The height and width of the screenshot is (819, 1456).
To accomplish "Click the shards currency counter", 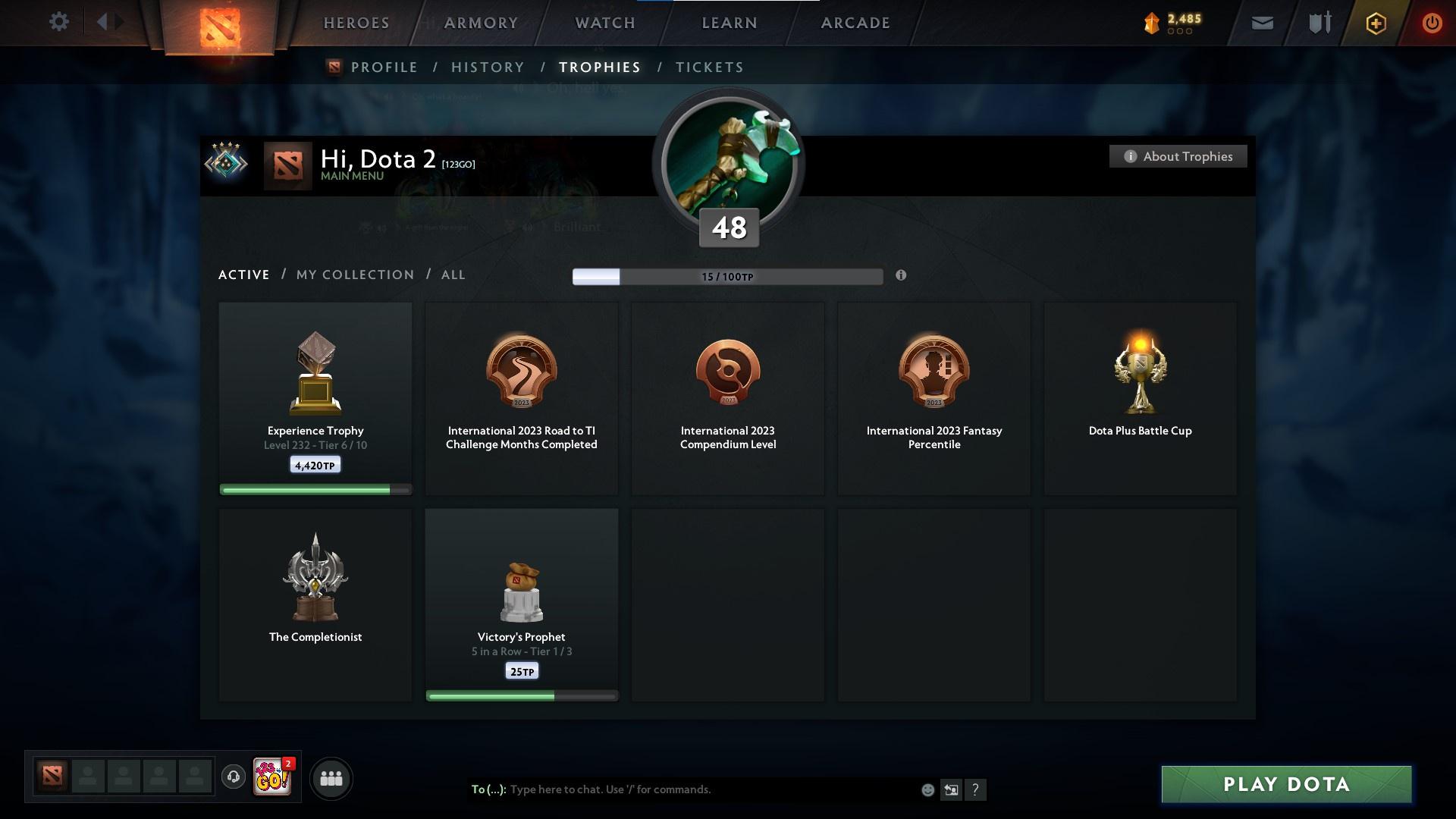I will coord(1171,23).
